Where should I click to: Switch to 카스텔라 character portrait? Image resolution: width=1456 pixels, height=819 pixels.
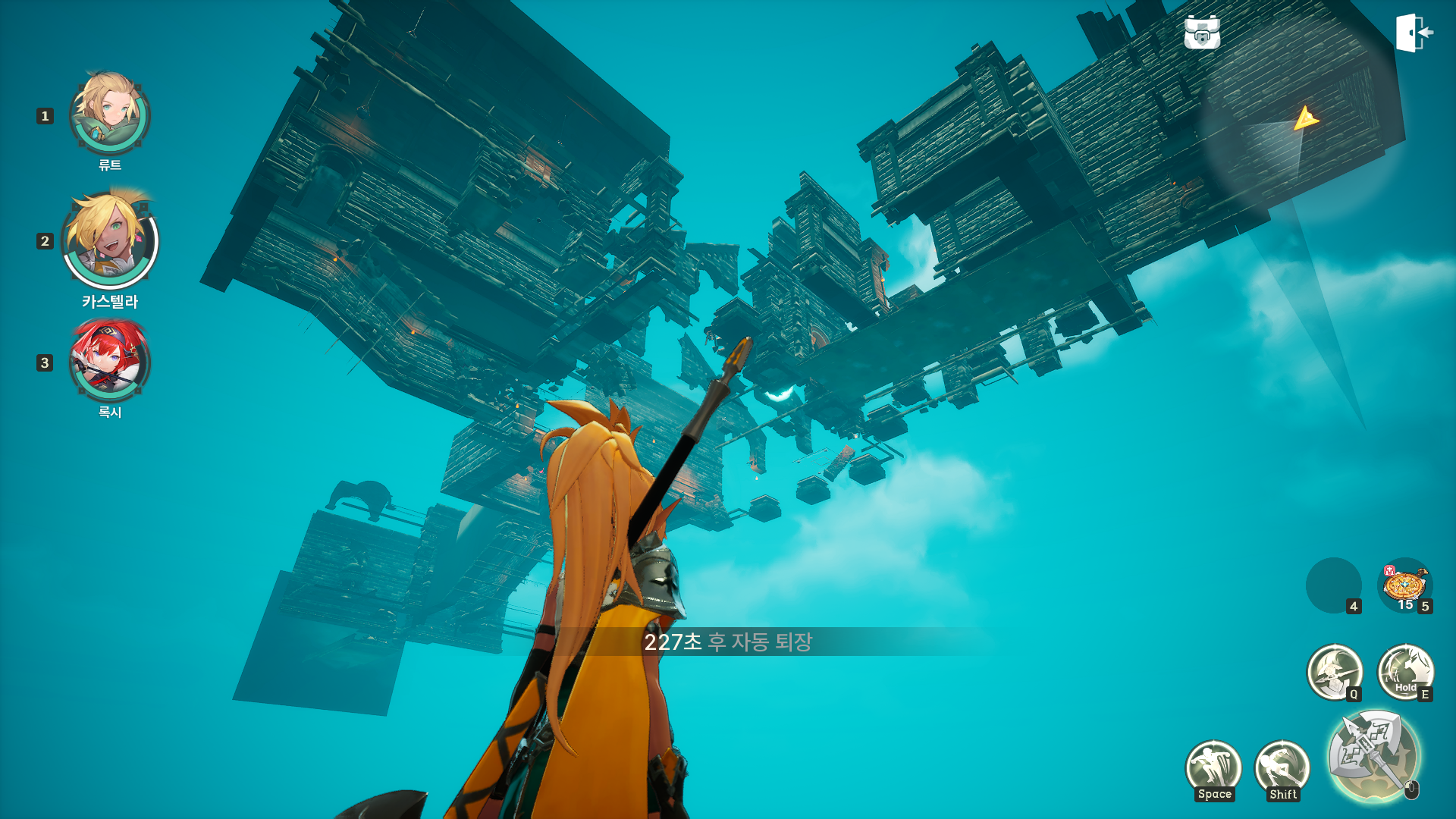coord(111,240)
